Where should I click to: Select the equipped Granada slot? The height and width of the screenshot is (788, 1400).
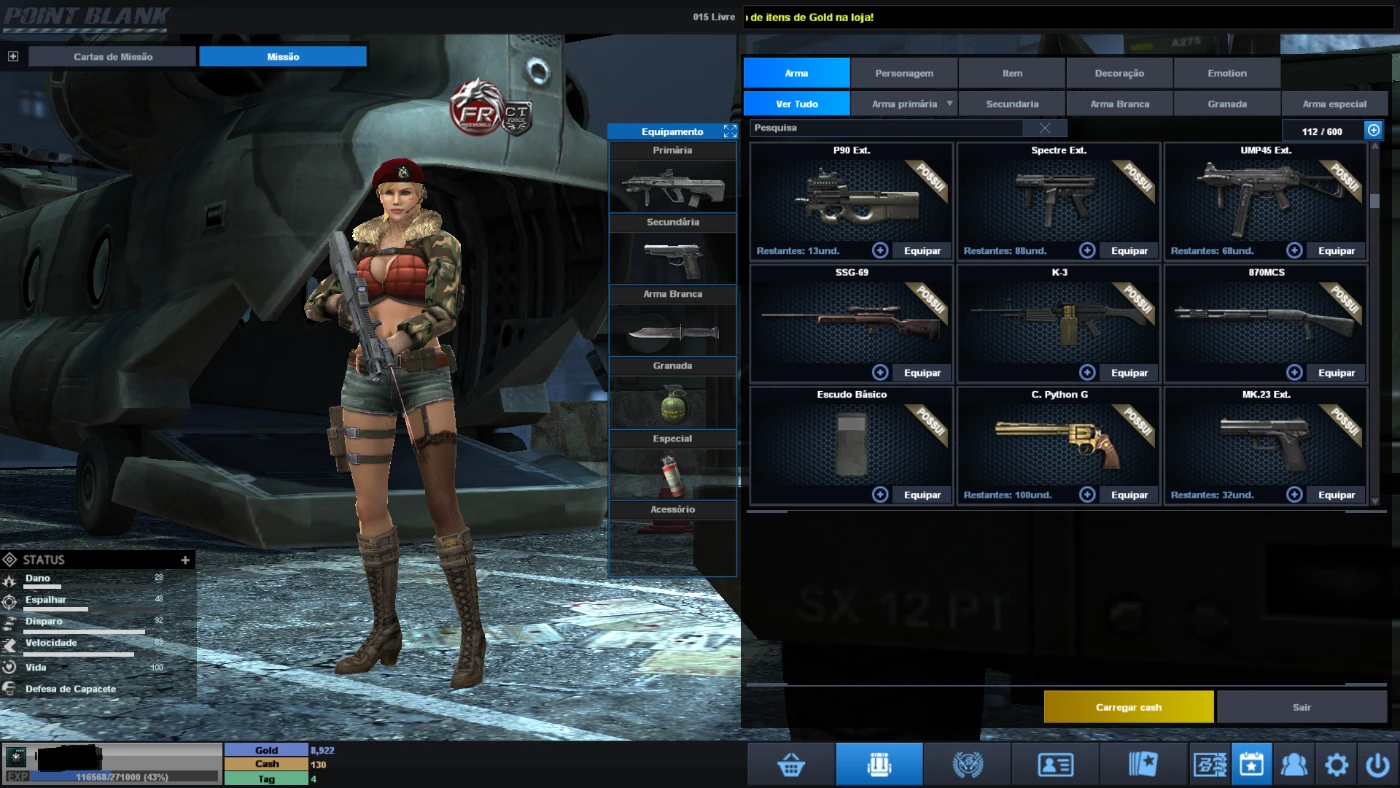tap(672, 402)
